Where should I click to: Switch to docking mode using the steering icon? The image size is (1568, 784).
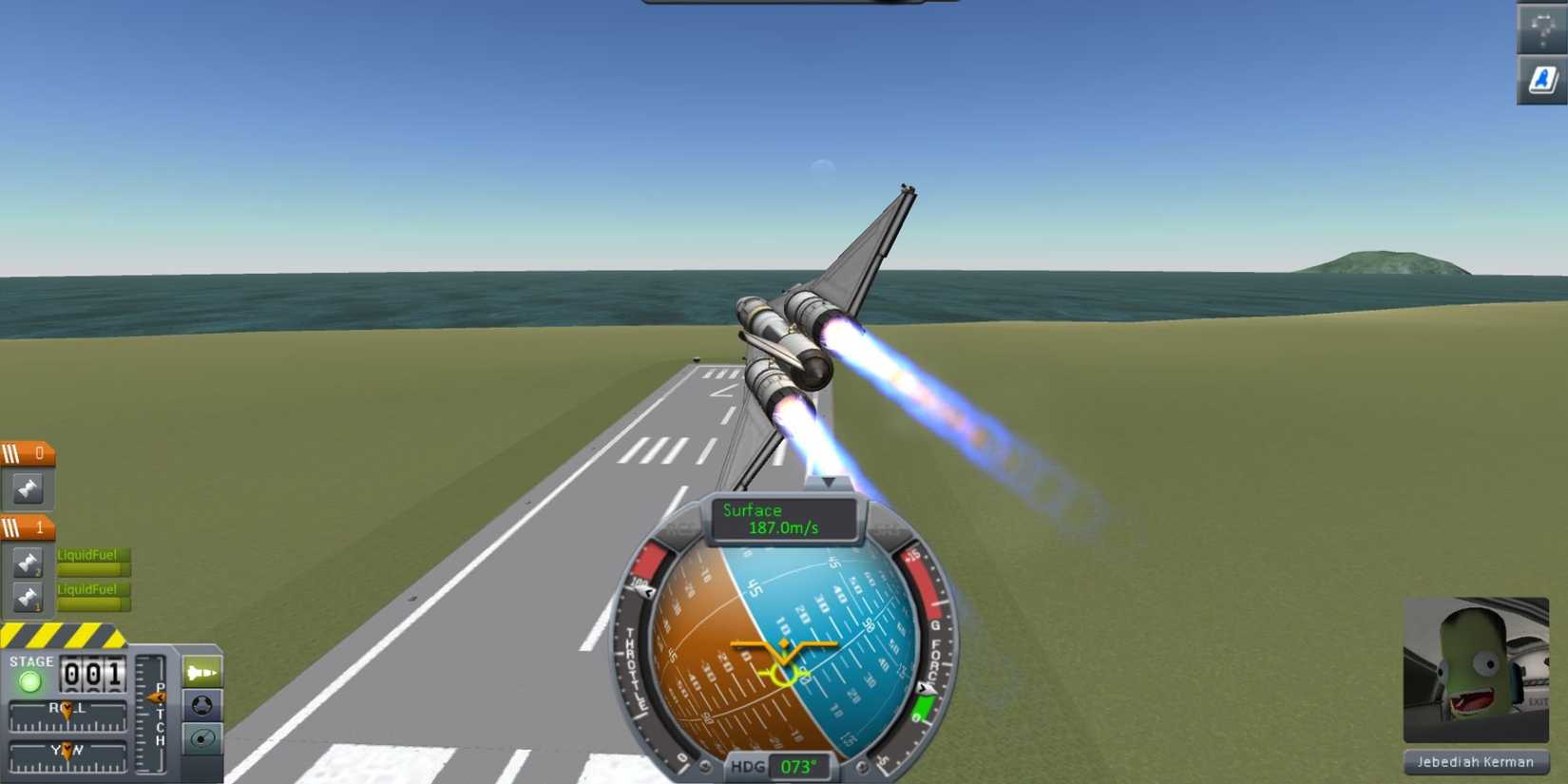pos(201,705)
